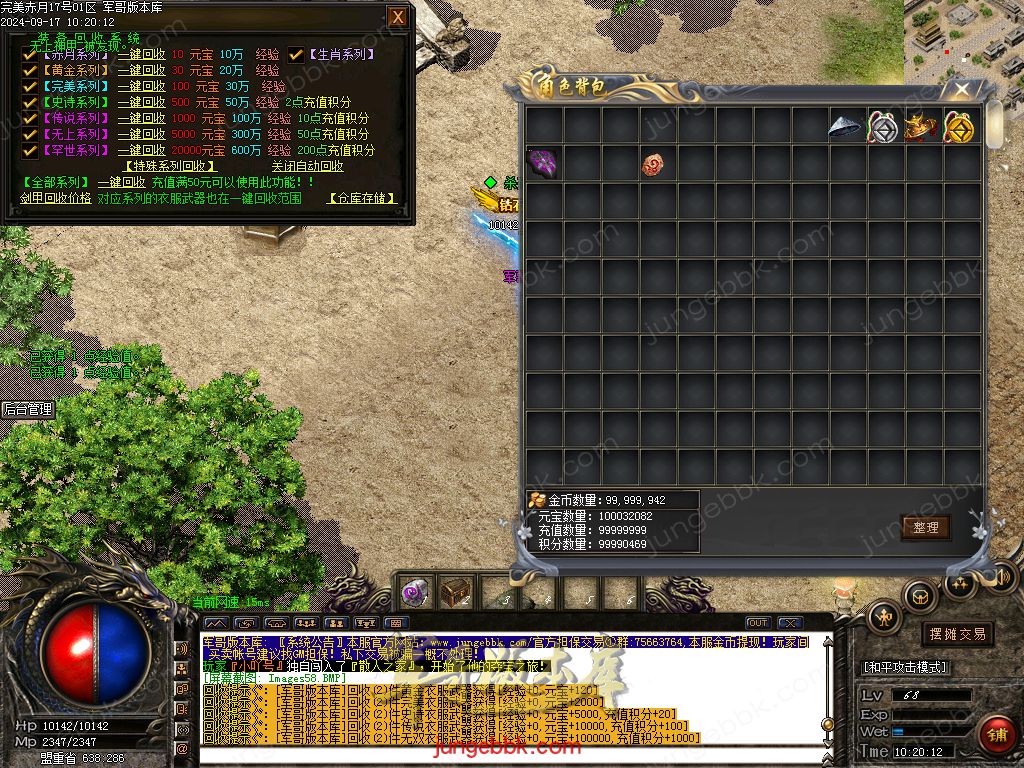Image resolution: width=1024 pixels, height=768 pixels.
Task: Click the OUT button above the chat
Action: tap(758, 623)
